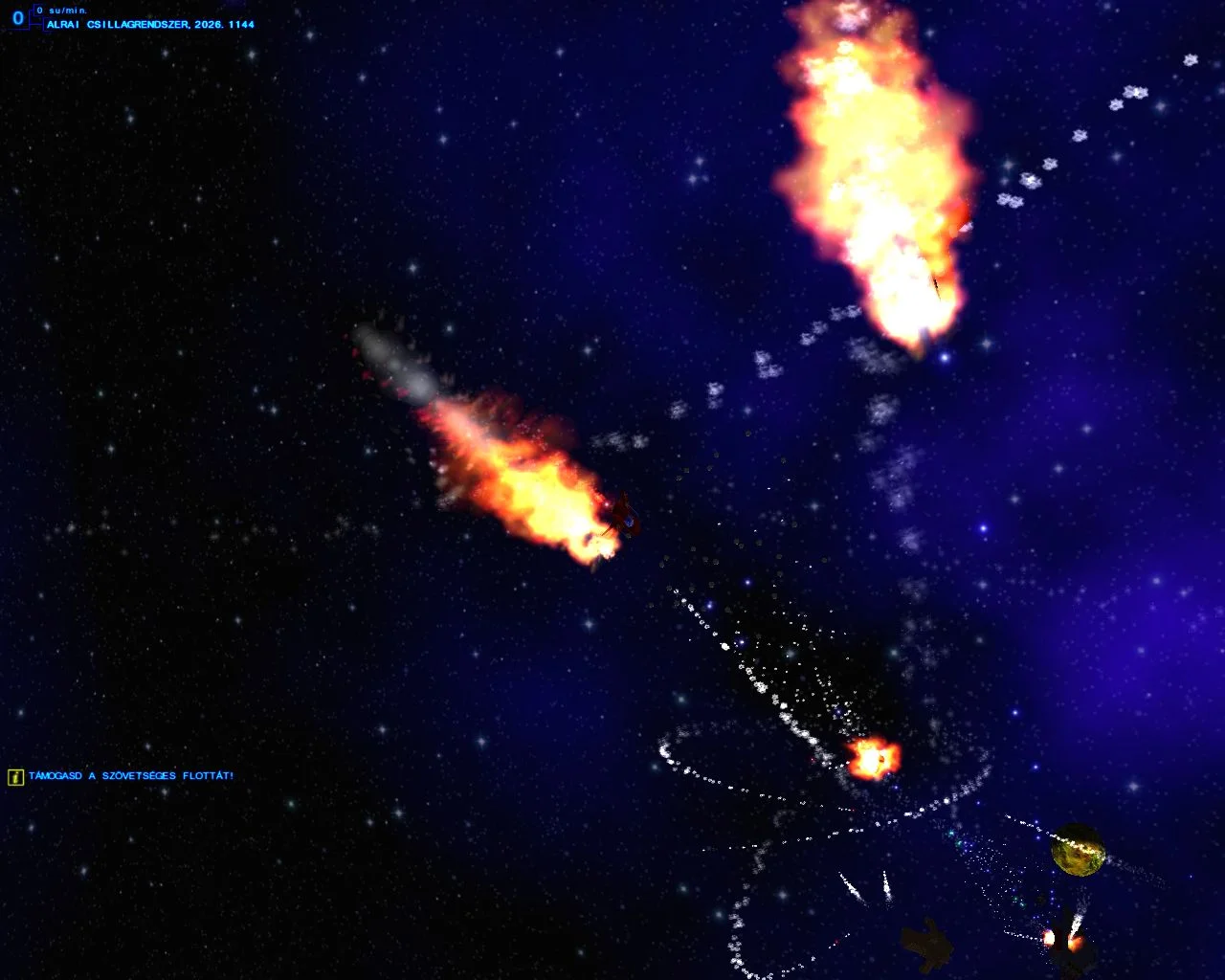Click the yellow info icon beside the mission text

tap(13, 778)
